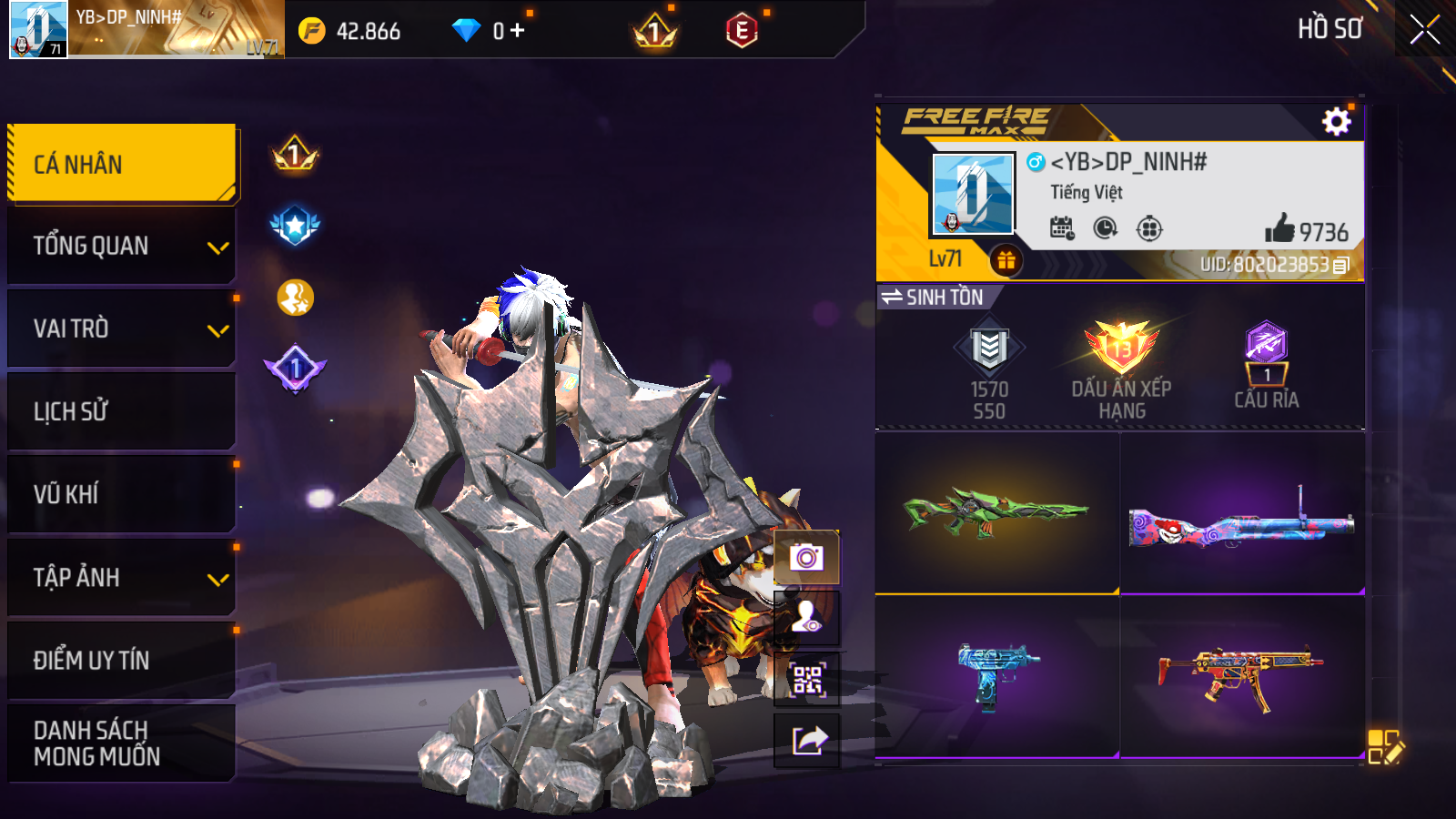This screenshot has height=819, width=1456.
Task: Share the profile with the arrow button
Action: click(806, 741)
